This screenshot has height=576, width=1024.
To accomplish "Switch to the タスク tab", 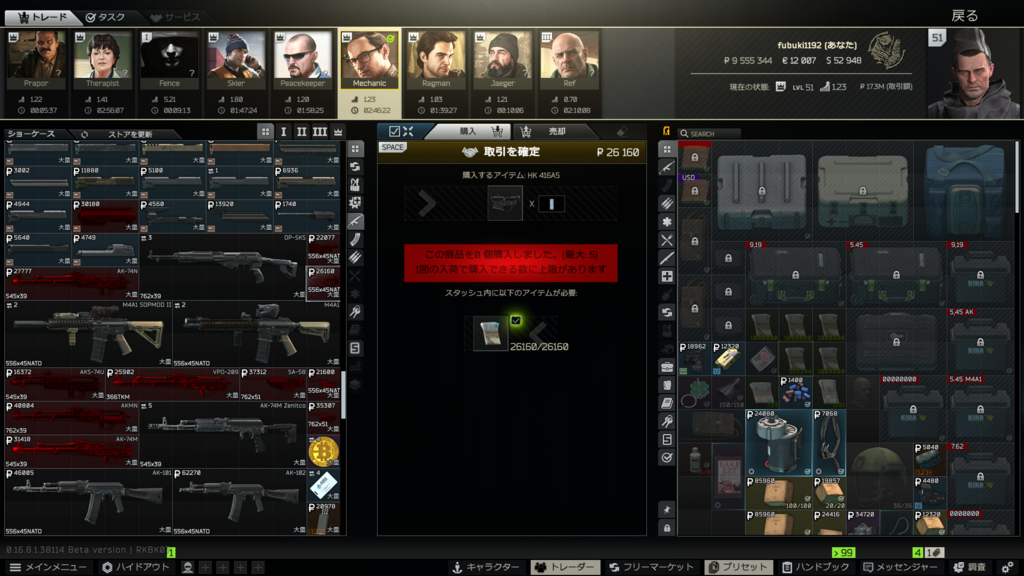I will (105, 17).
